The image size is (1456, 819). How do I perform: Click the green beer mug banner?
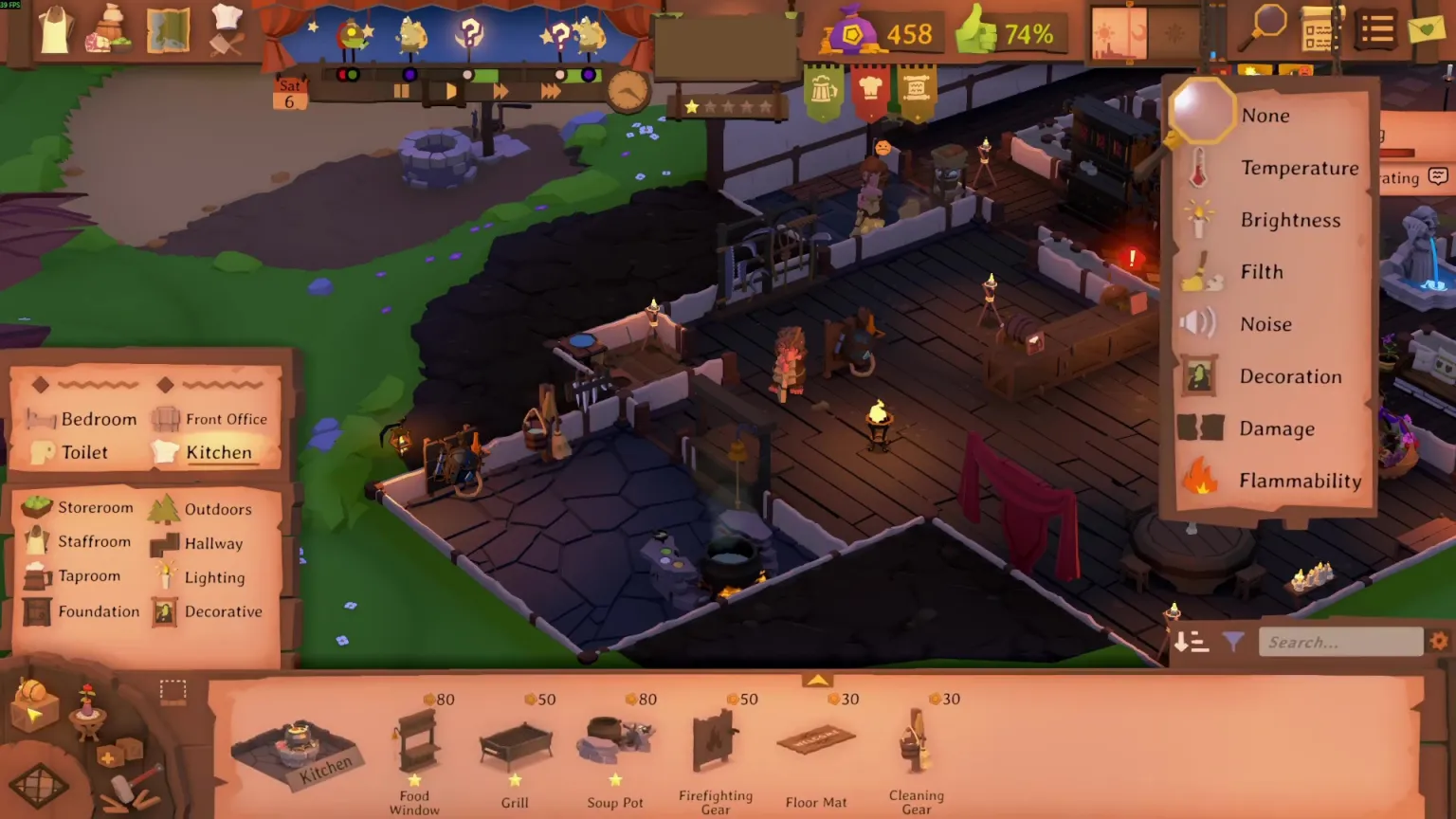click(824, 90)
